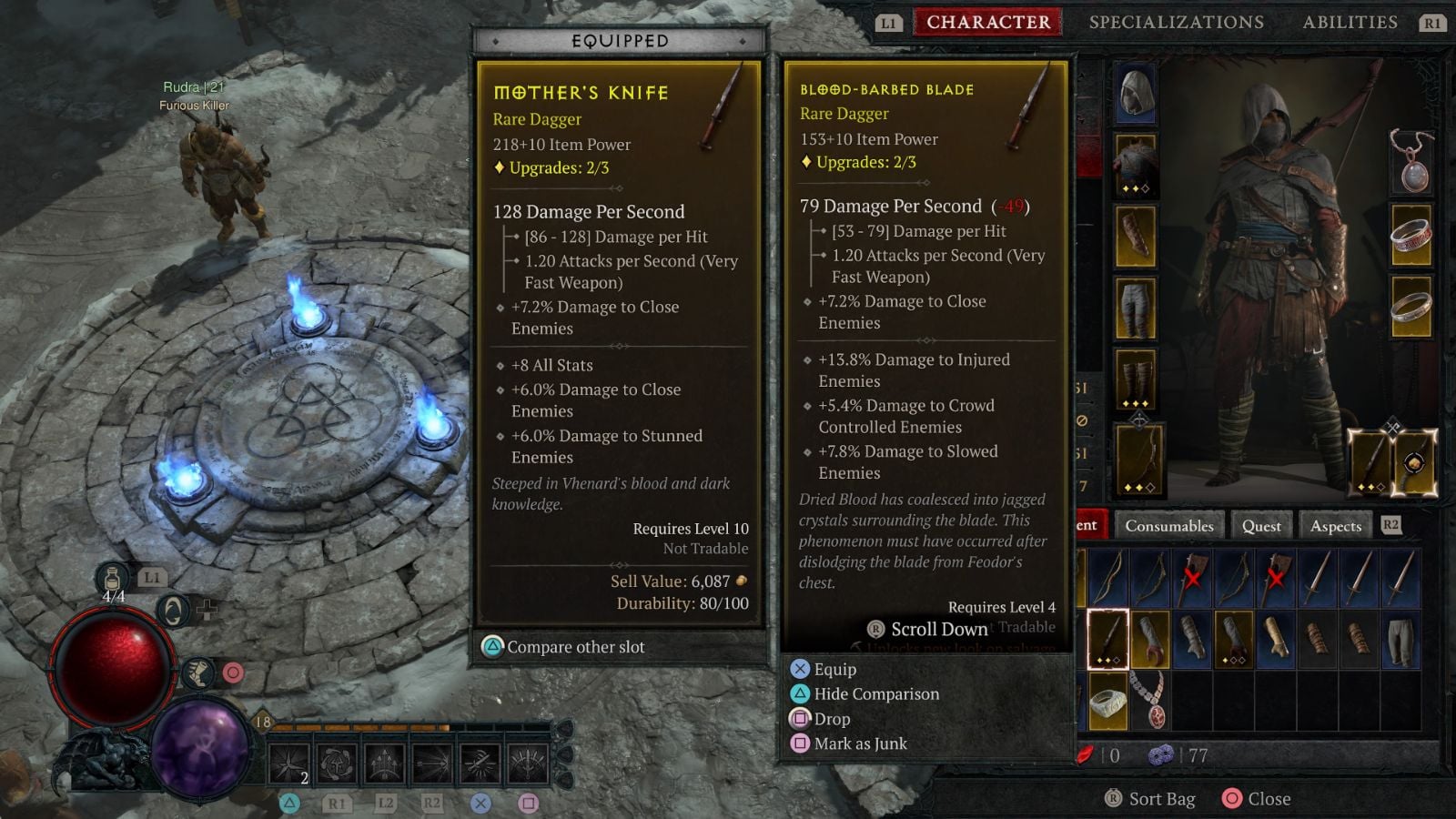The width and height of the screenshot is (1456, 819).
Task: Equip the Blood-Barbed Blade
Action: pyautogui.click(x=834, y=670)
